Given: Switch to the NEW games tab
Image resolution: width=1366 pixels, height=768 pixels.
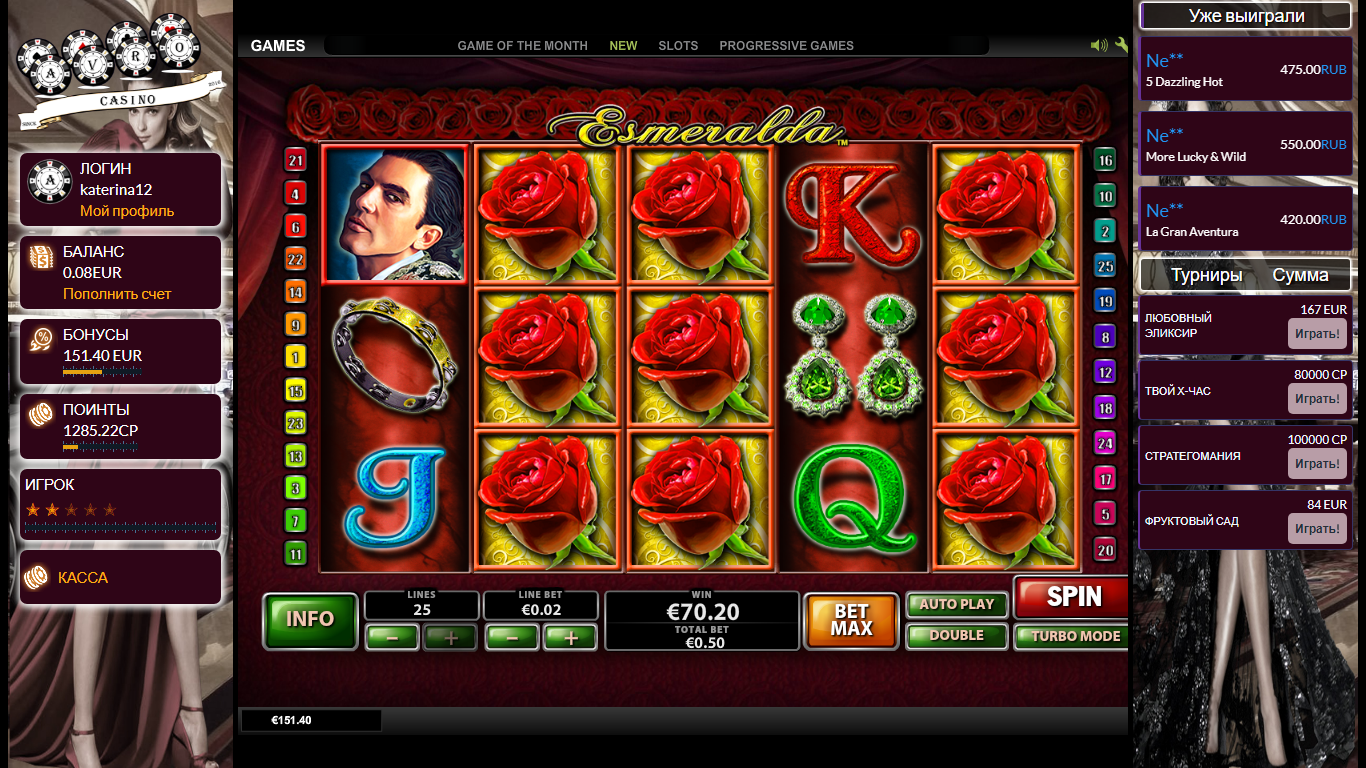Looking at the screenshot, I should pos(623,46).
